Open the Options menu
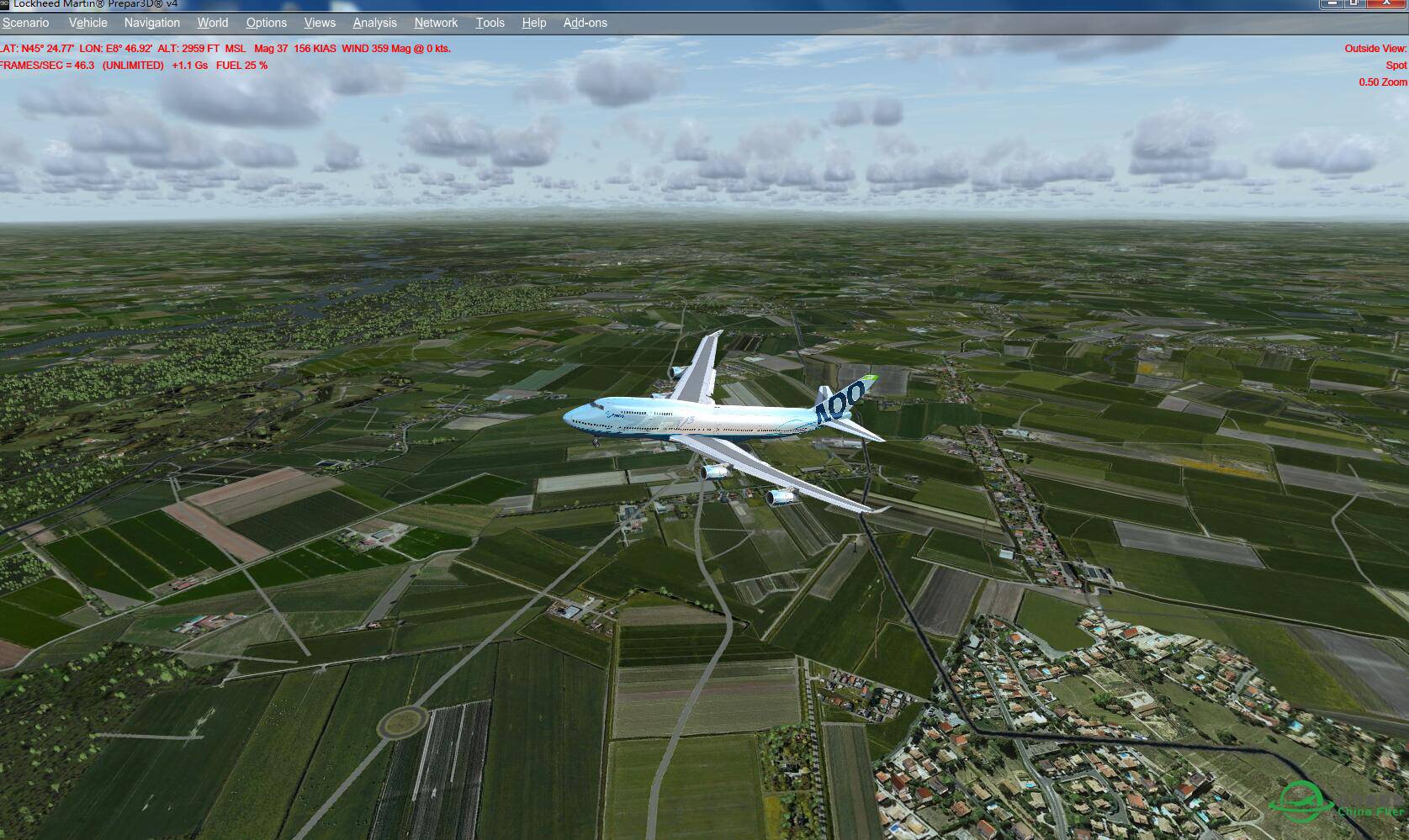 pos(266,23)
